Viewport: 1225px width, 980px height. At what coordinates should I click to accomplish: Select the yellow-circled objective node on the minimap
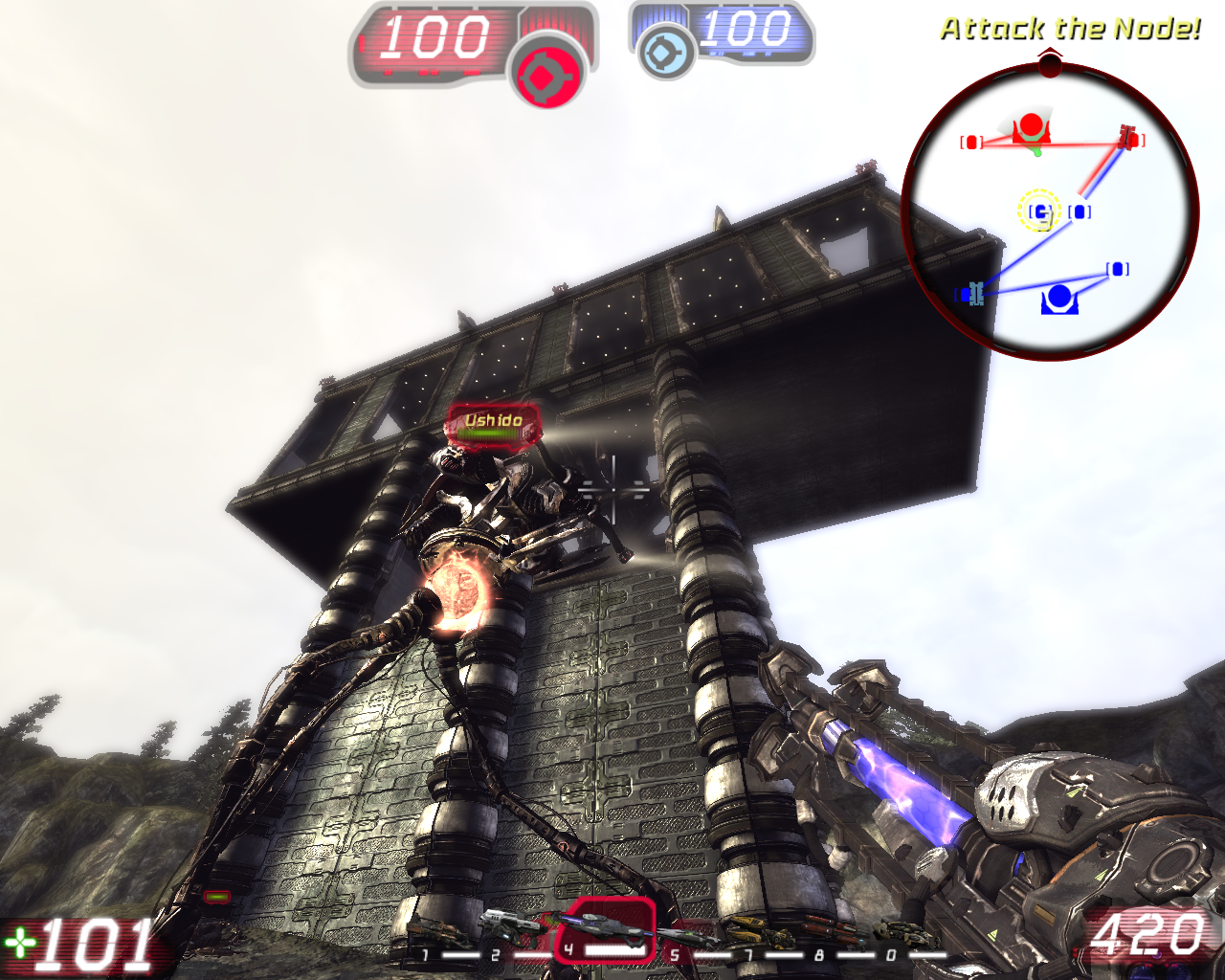click(1039, 211)
